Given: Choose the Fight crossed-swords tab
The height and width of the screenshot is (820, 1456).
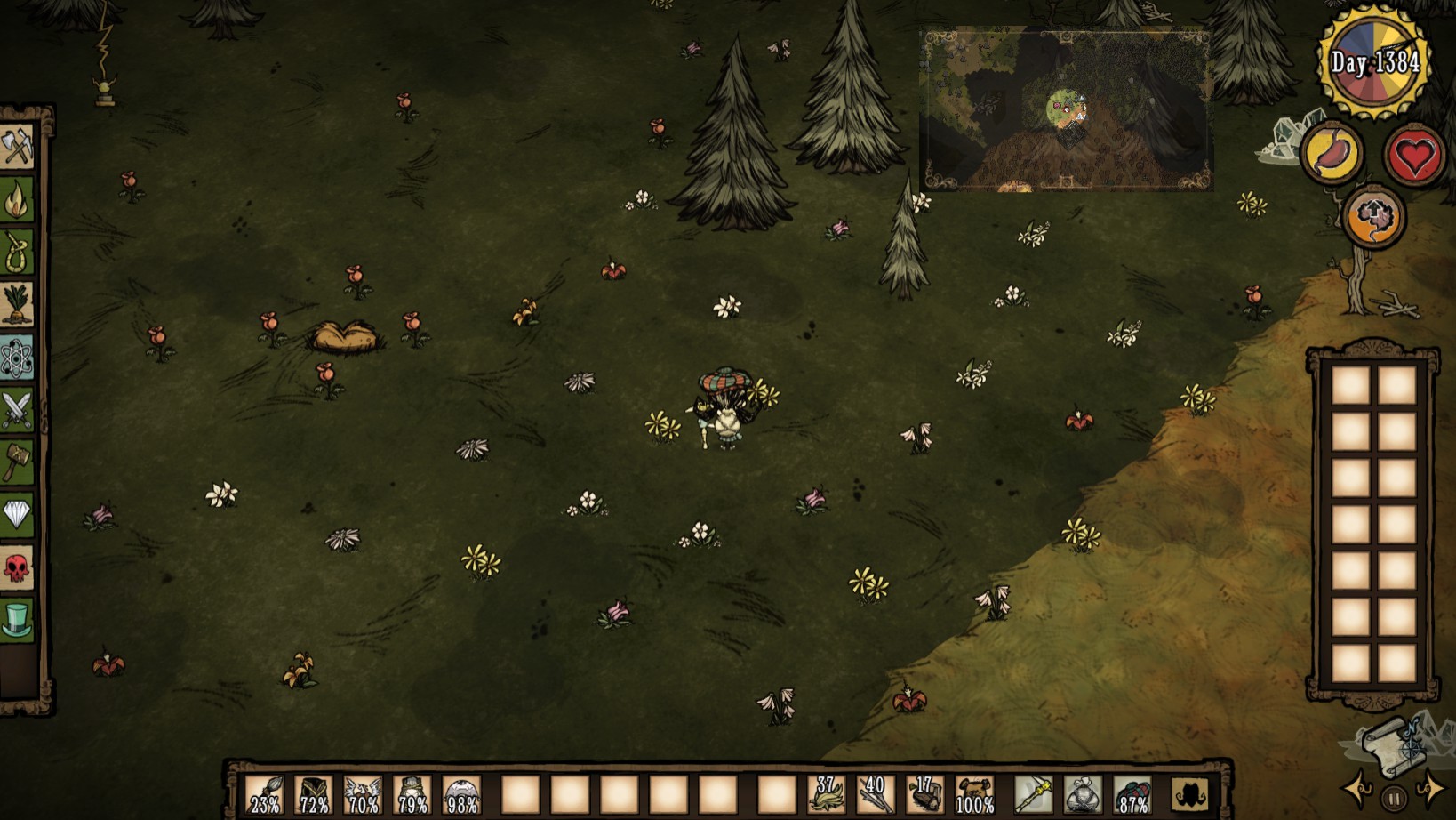Looking at the screenshot, I should click(x=18, y=410).
